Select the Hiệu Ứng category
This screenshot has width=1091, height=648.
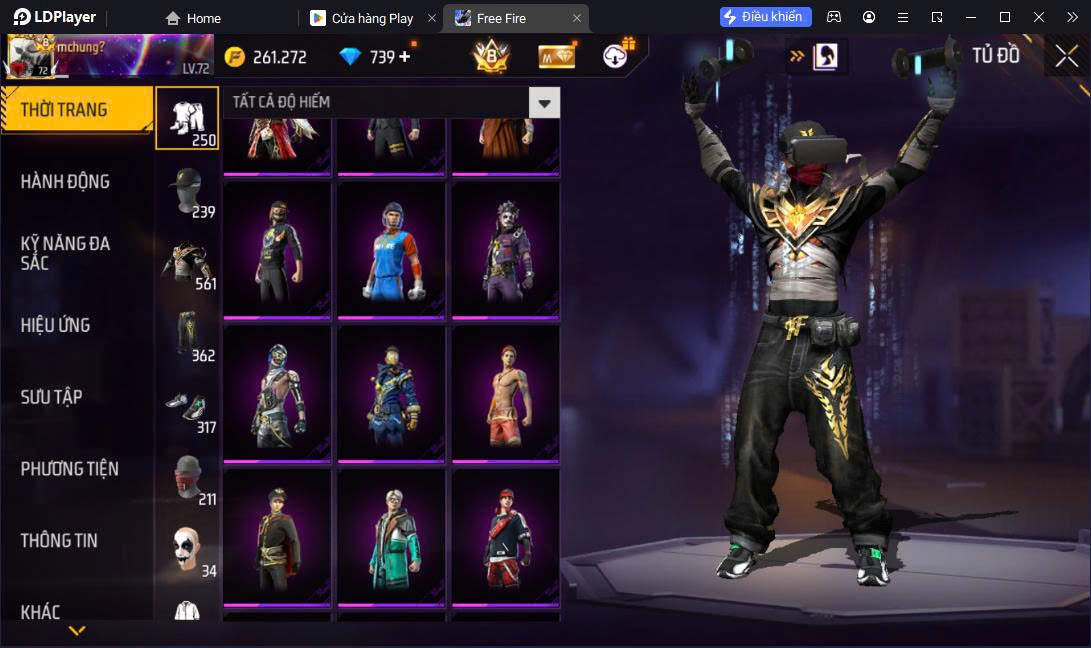pyautogui.click(x=56, y=325)
